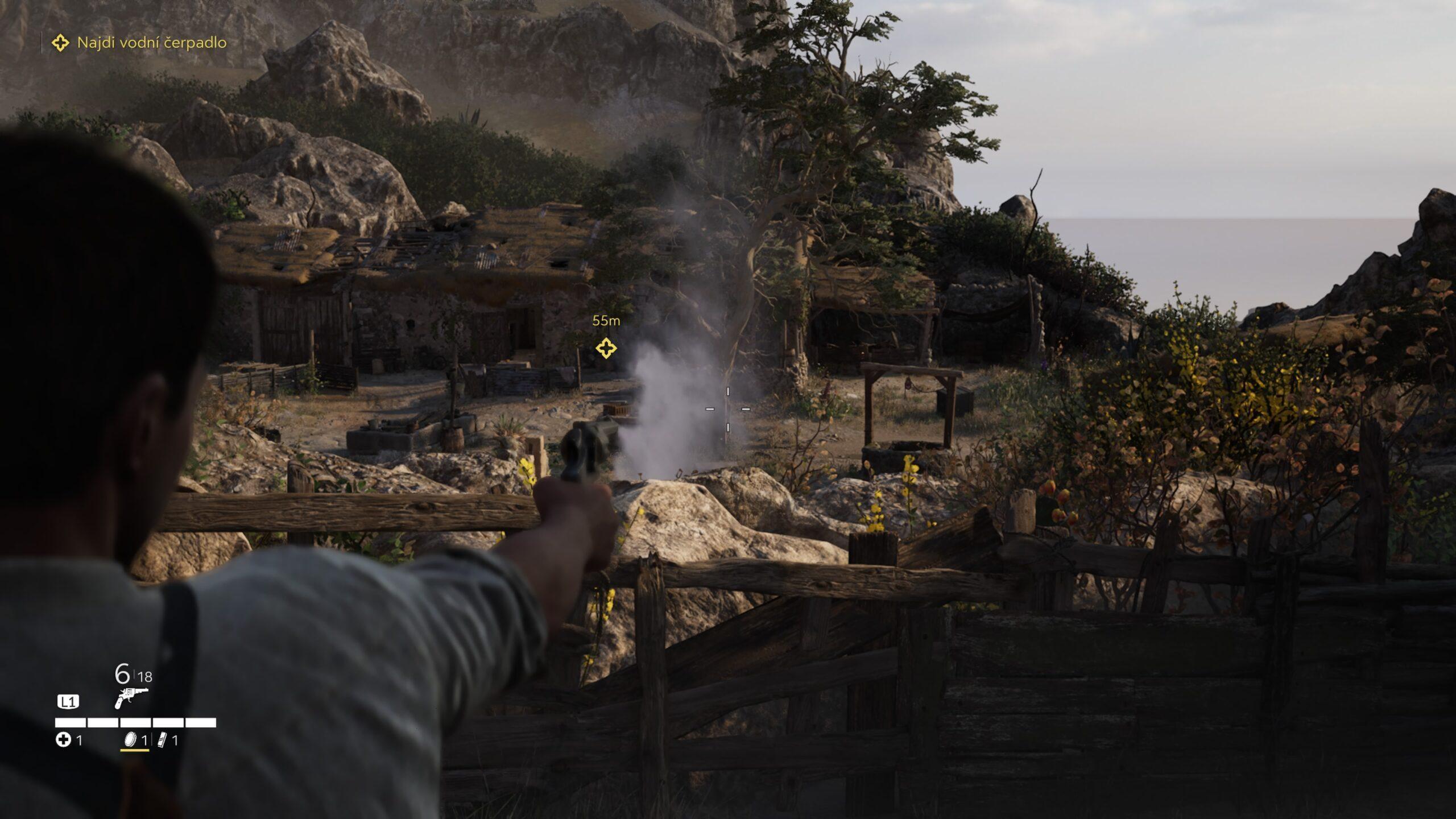Choose the slanted bar item beside the coin
Viewport: 1456px width, 819px height.
click(162, 740)
